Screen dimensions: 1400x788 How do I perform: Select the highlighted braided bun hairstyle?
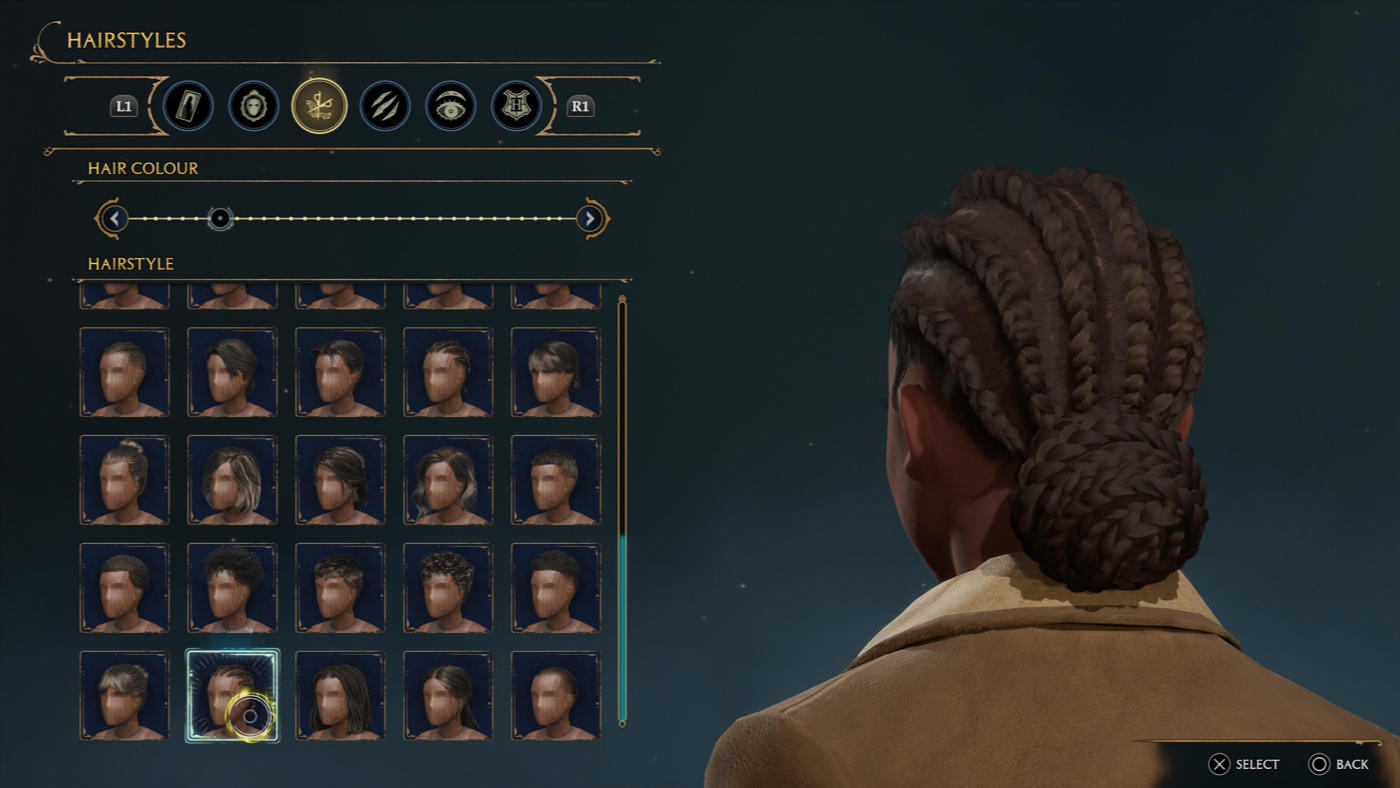click(232, 696)
